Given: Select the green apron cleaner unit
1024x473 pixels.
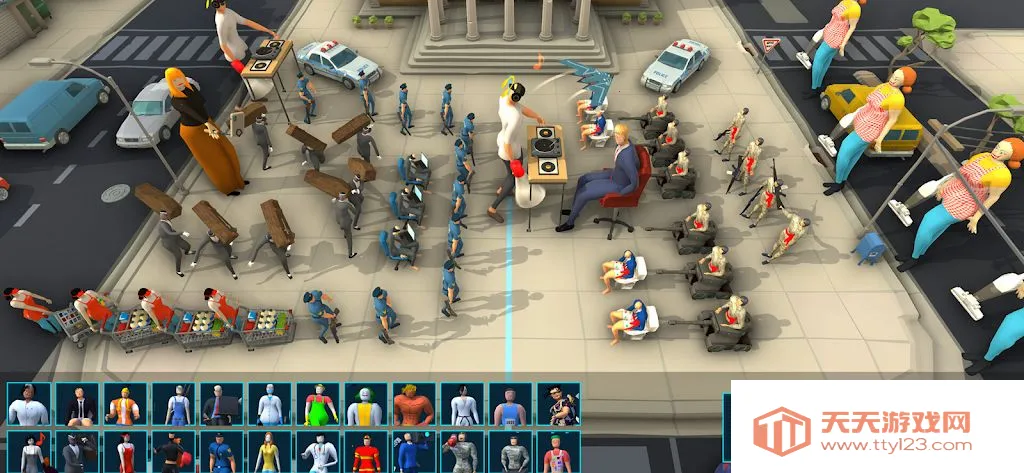Looking at the screenshot, I should pos(317,405).
